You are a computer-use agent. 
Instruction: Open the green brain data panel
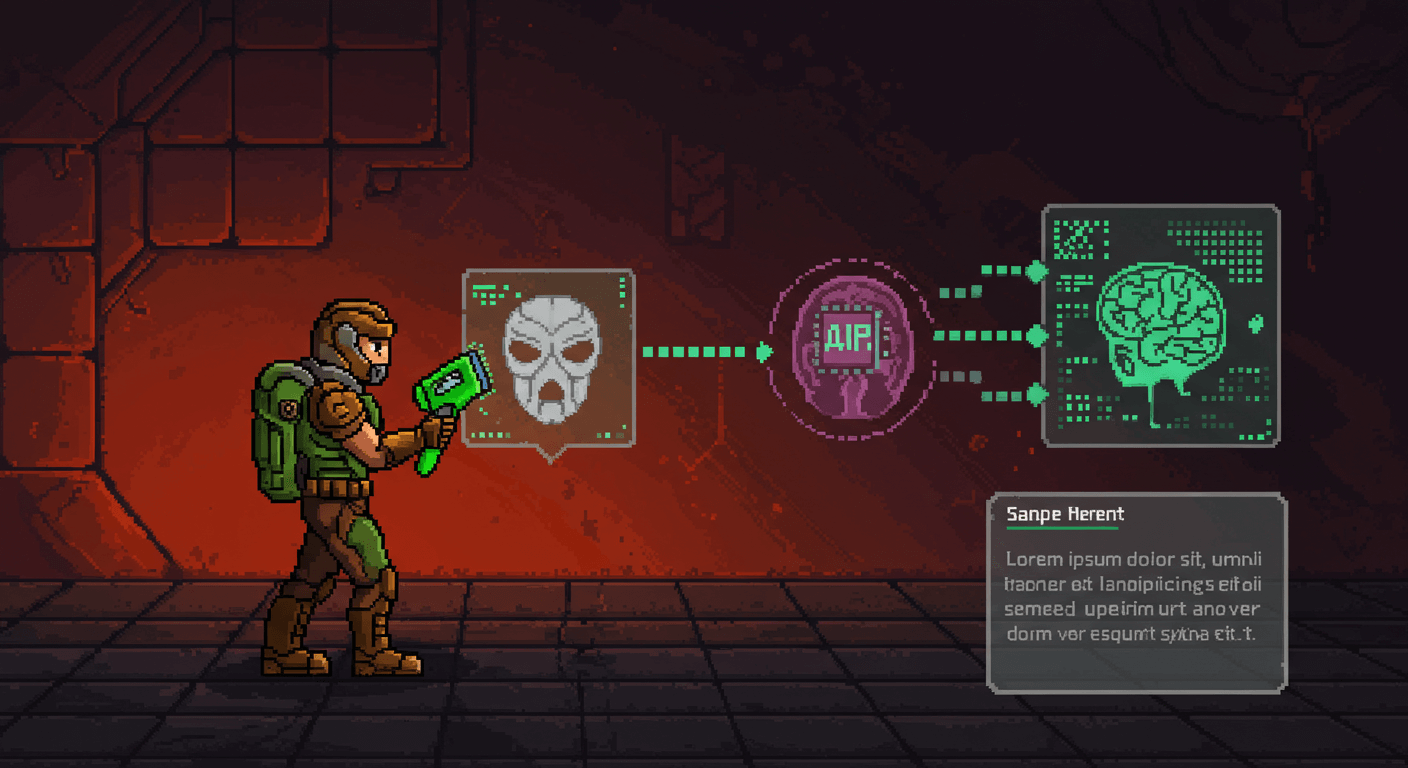[x=1160, y=325]
